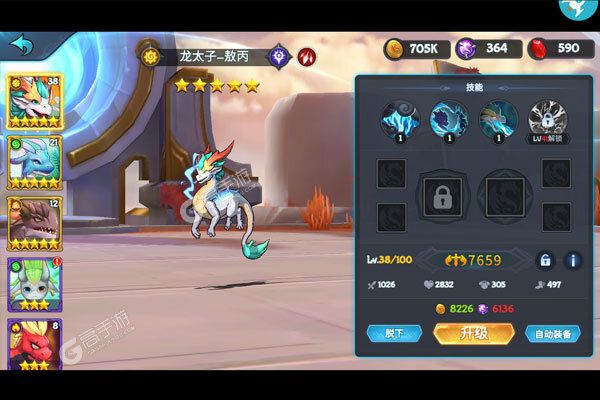
Task: Select the green-haired three-star hero portrait
Action: click(x=29, y=285)
